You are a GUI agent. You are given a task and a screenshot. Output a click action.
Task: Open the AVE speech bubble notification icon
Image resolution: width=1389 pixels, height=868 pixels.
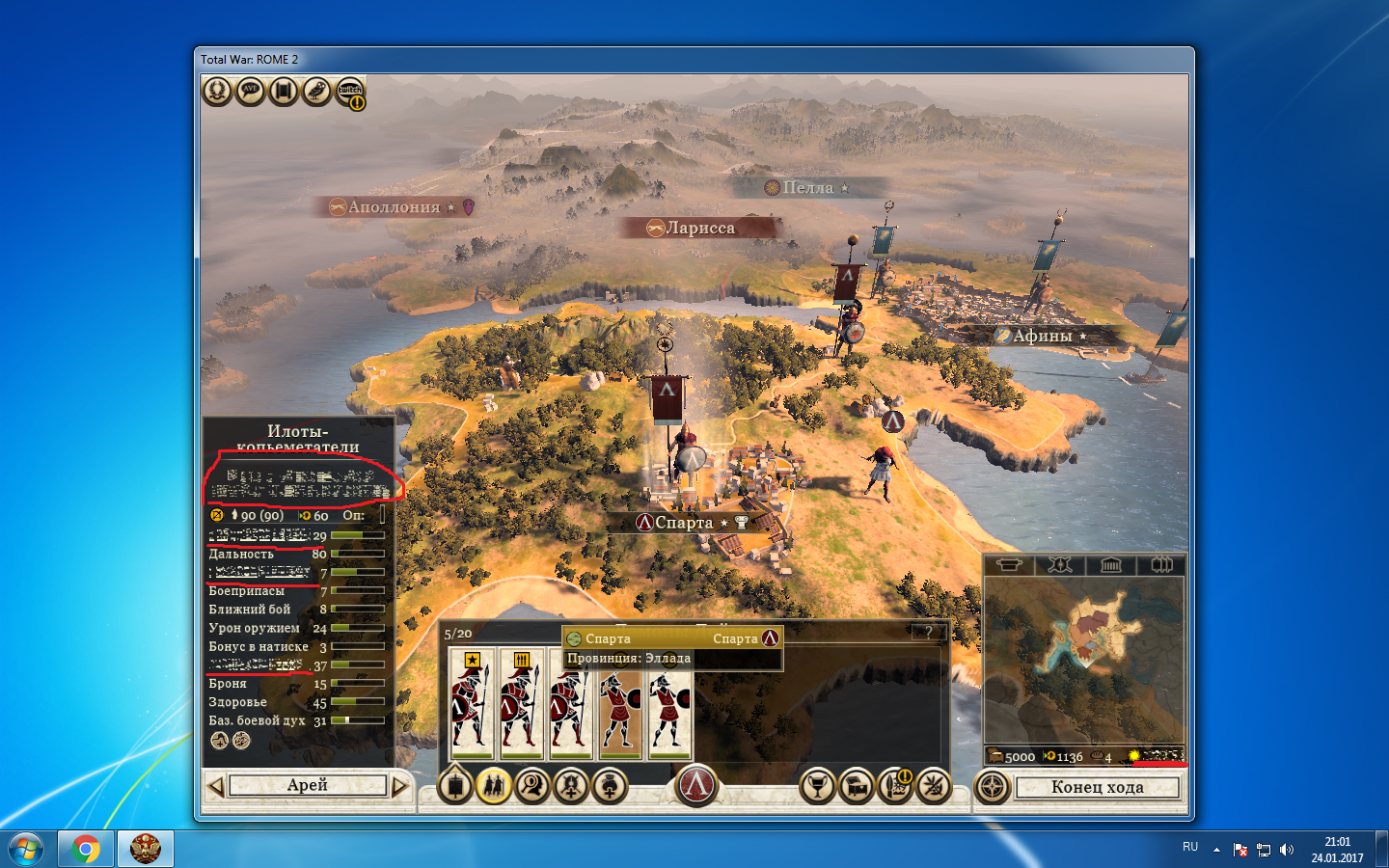coord(250,91)
